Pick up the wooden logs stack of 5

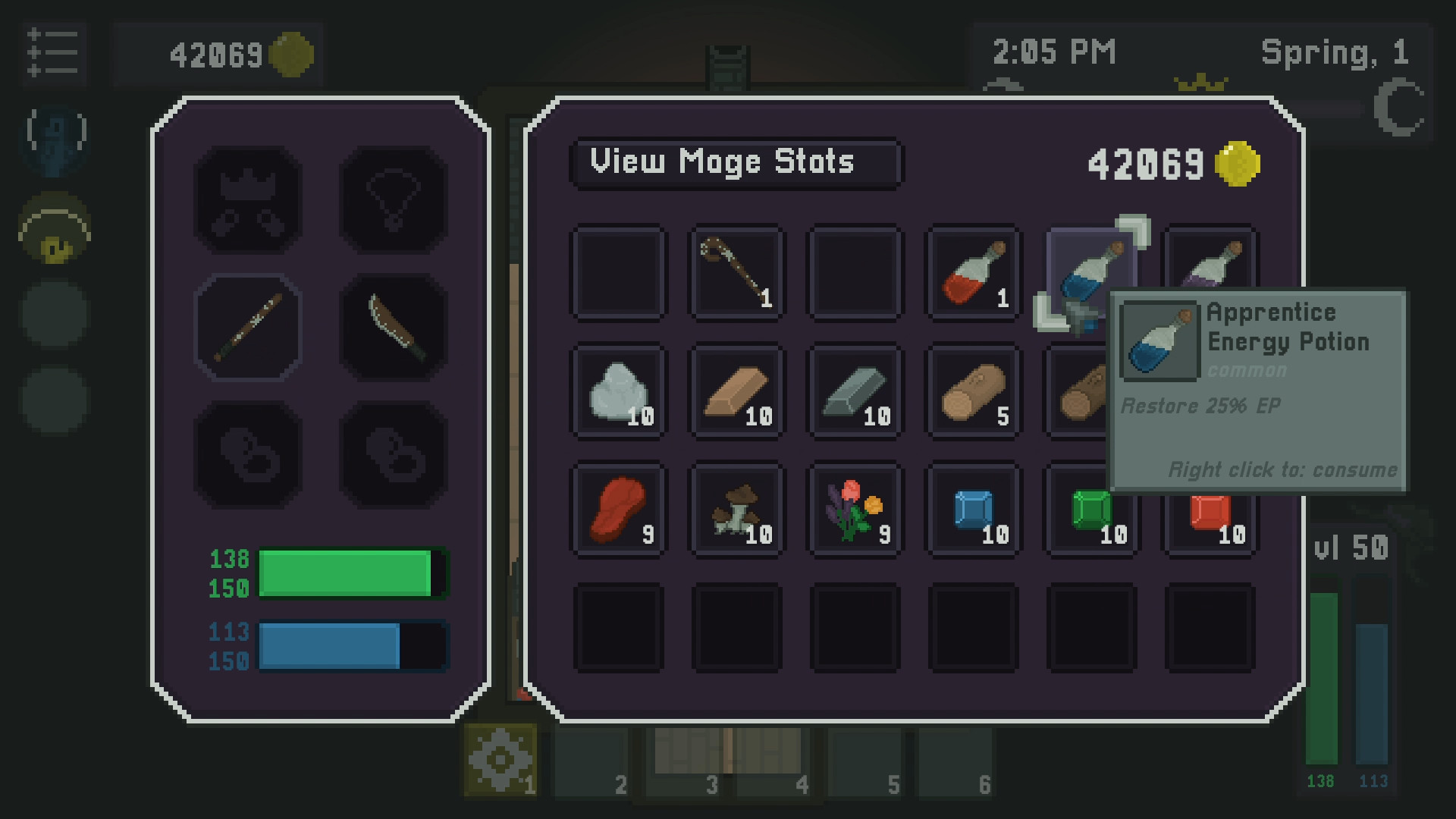tap(973, 390)
